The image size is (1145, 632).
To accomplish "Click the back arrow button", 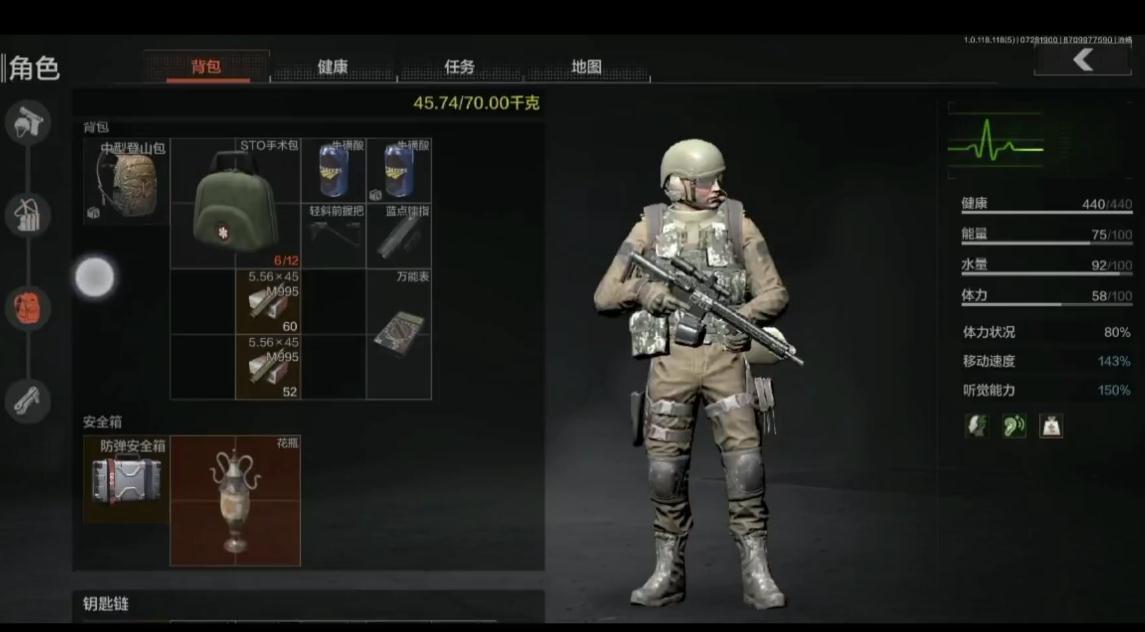I will [1082, 61].
